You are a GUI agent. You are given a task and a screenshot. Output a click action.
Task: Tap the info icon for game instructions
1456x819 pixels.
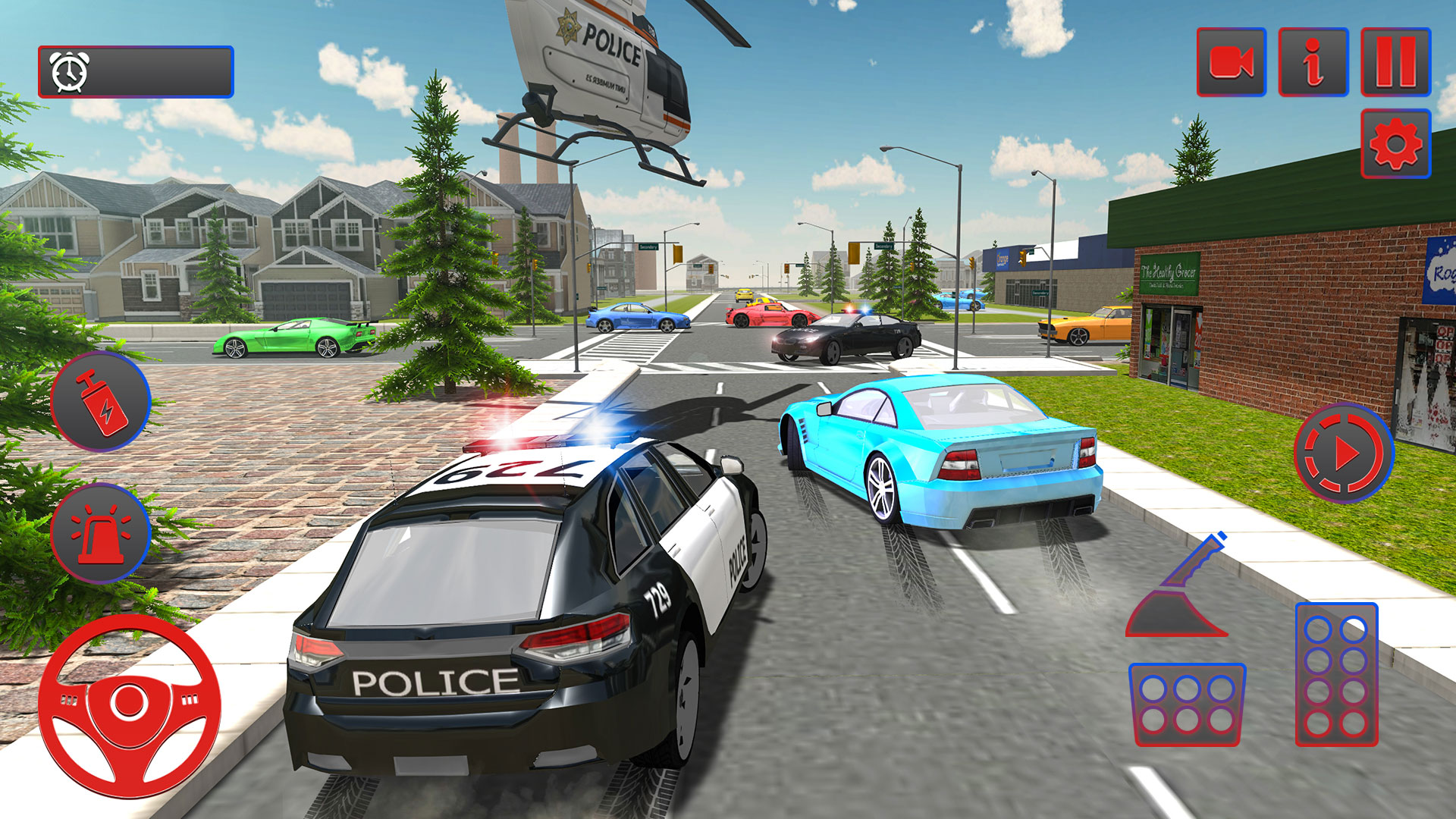point(1314,63)
